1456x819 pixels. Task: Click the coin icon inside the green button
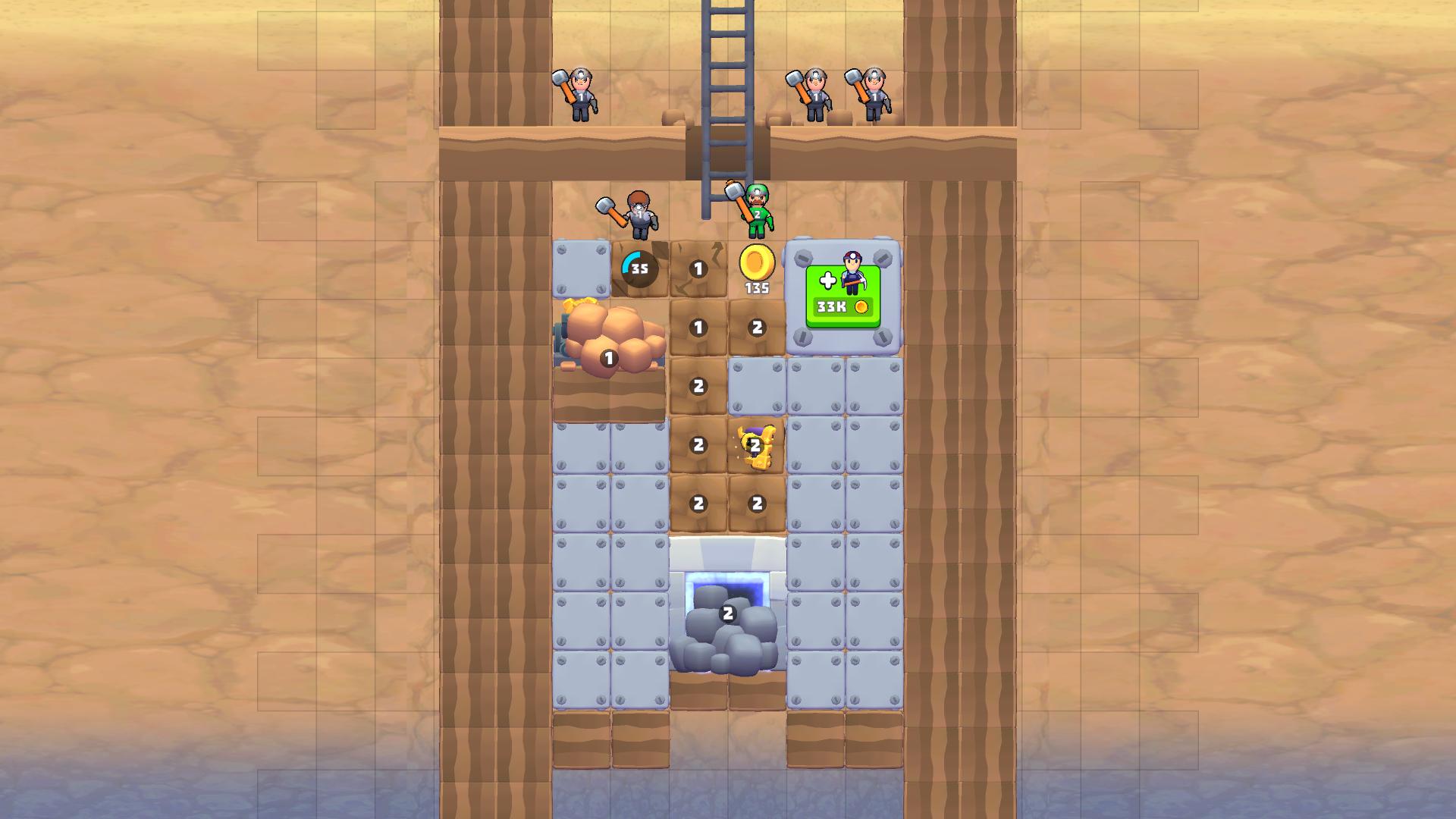[861, 306]
